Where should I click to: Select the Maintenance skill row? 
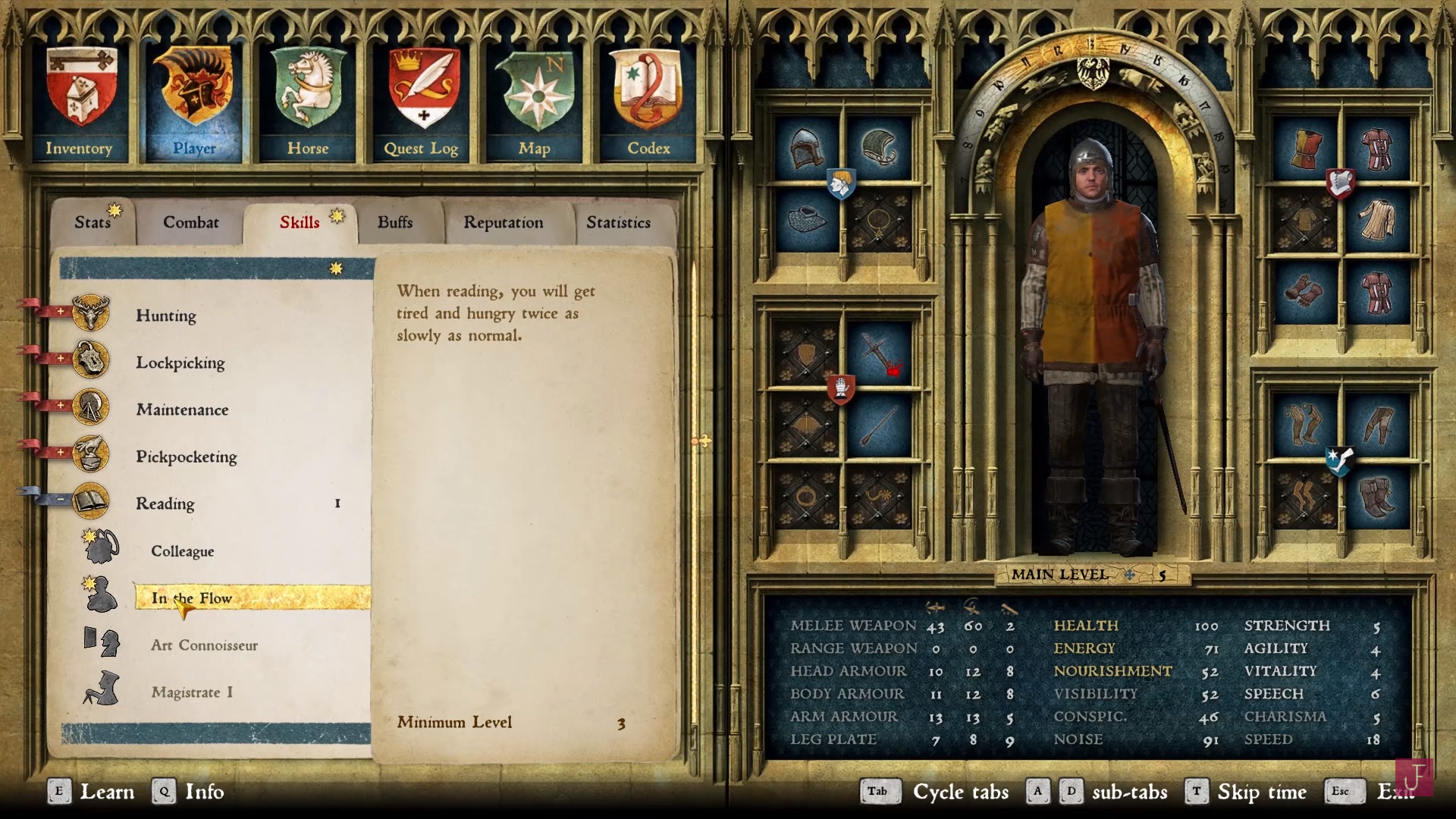(x=182, y=409)
